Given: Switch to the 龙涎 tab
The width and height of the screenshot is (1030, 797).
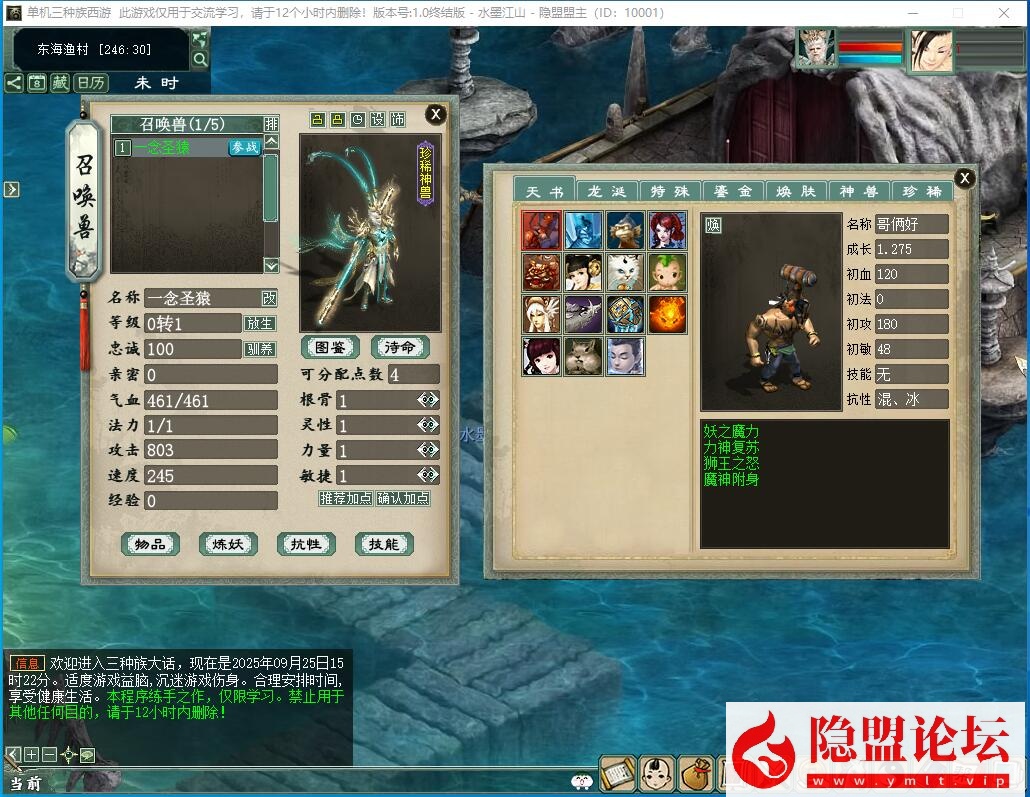Looking at the screenshot, I should pyautogui.click(x=607, y=191).
